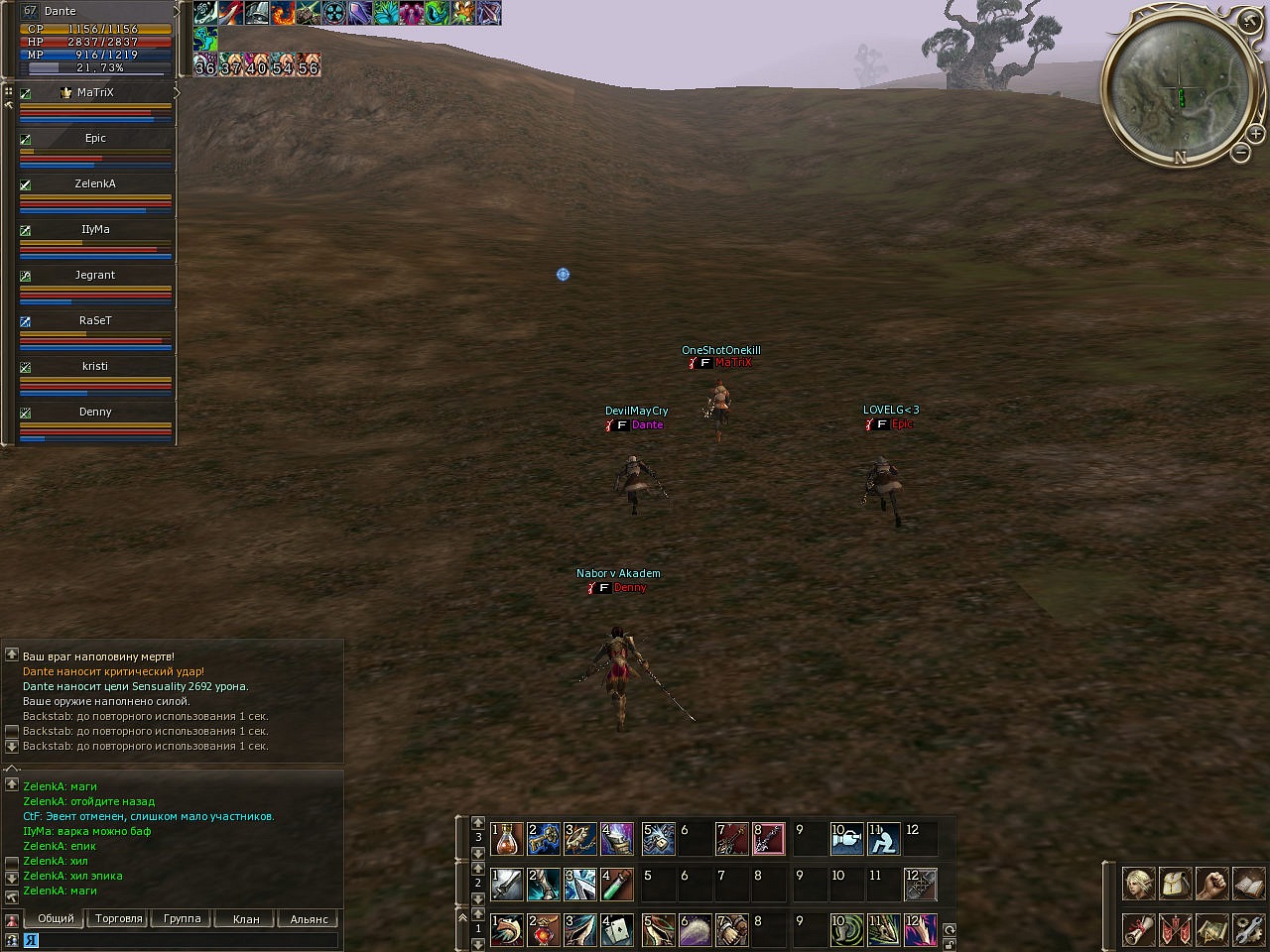This screenshot has height=952, width=1270.
Task: Zoom out the minimap with the minus button
Action: (1240, 153)
